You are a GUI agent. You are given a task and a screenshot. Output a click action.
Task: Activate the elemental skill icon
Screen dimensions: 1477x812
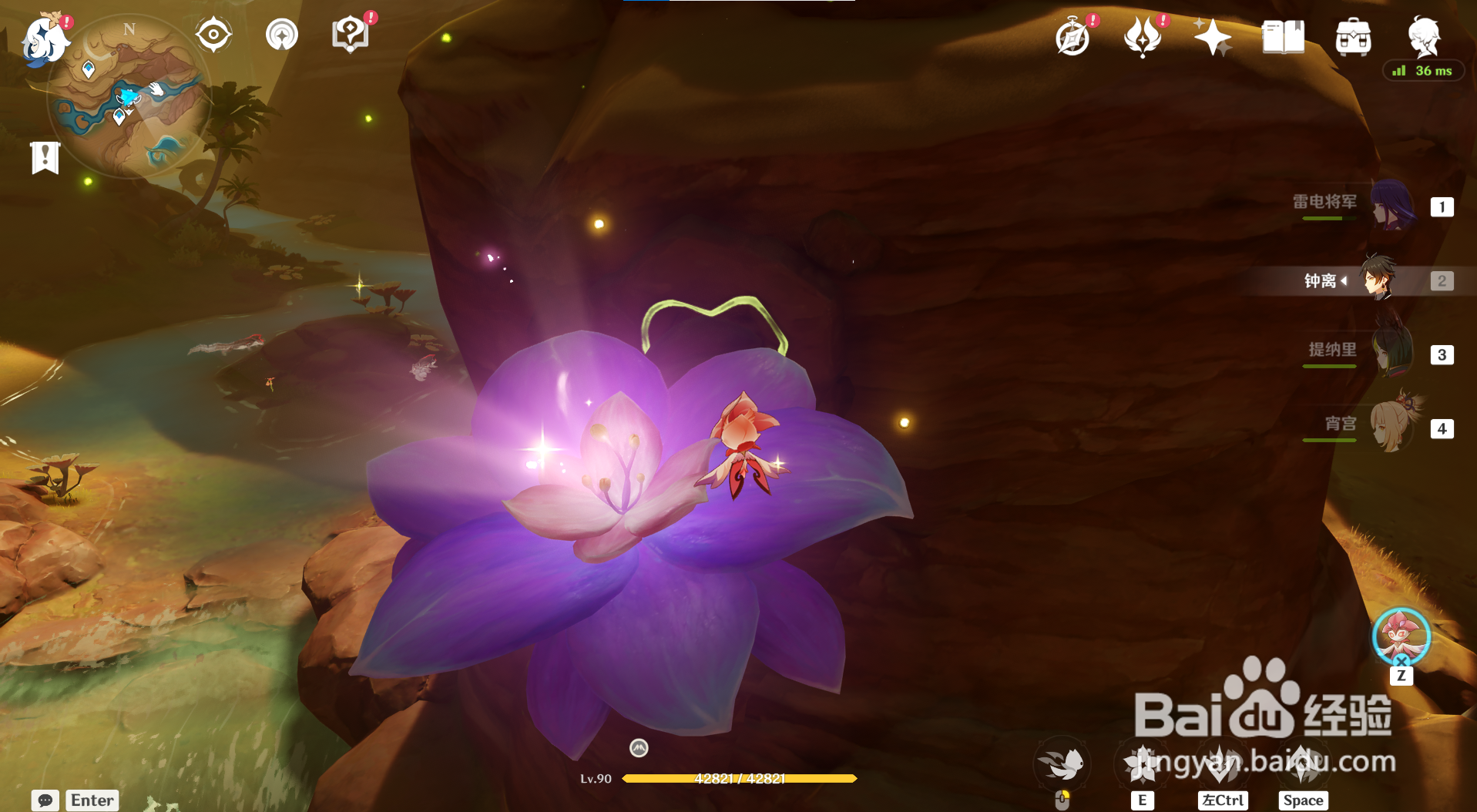click(1143, 763)
